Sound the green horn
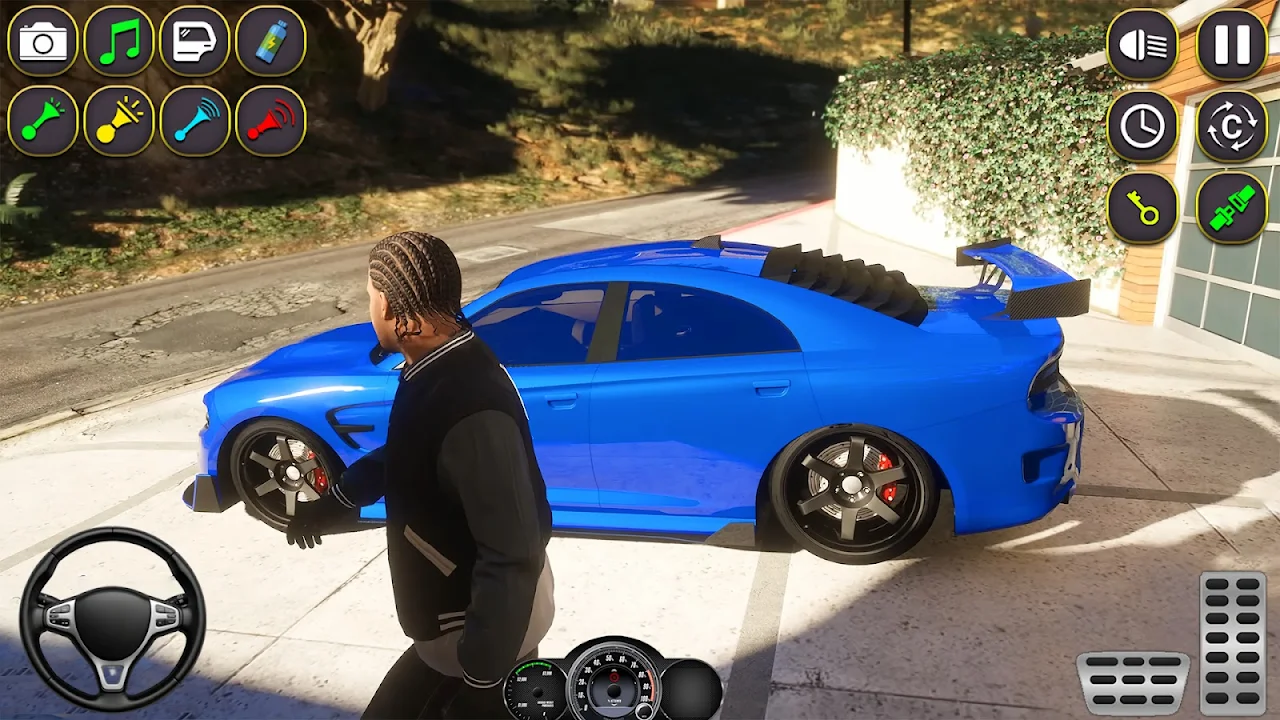This screenshot has height=720, width=1280. coord(43,121)
